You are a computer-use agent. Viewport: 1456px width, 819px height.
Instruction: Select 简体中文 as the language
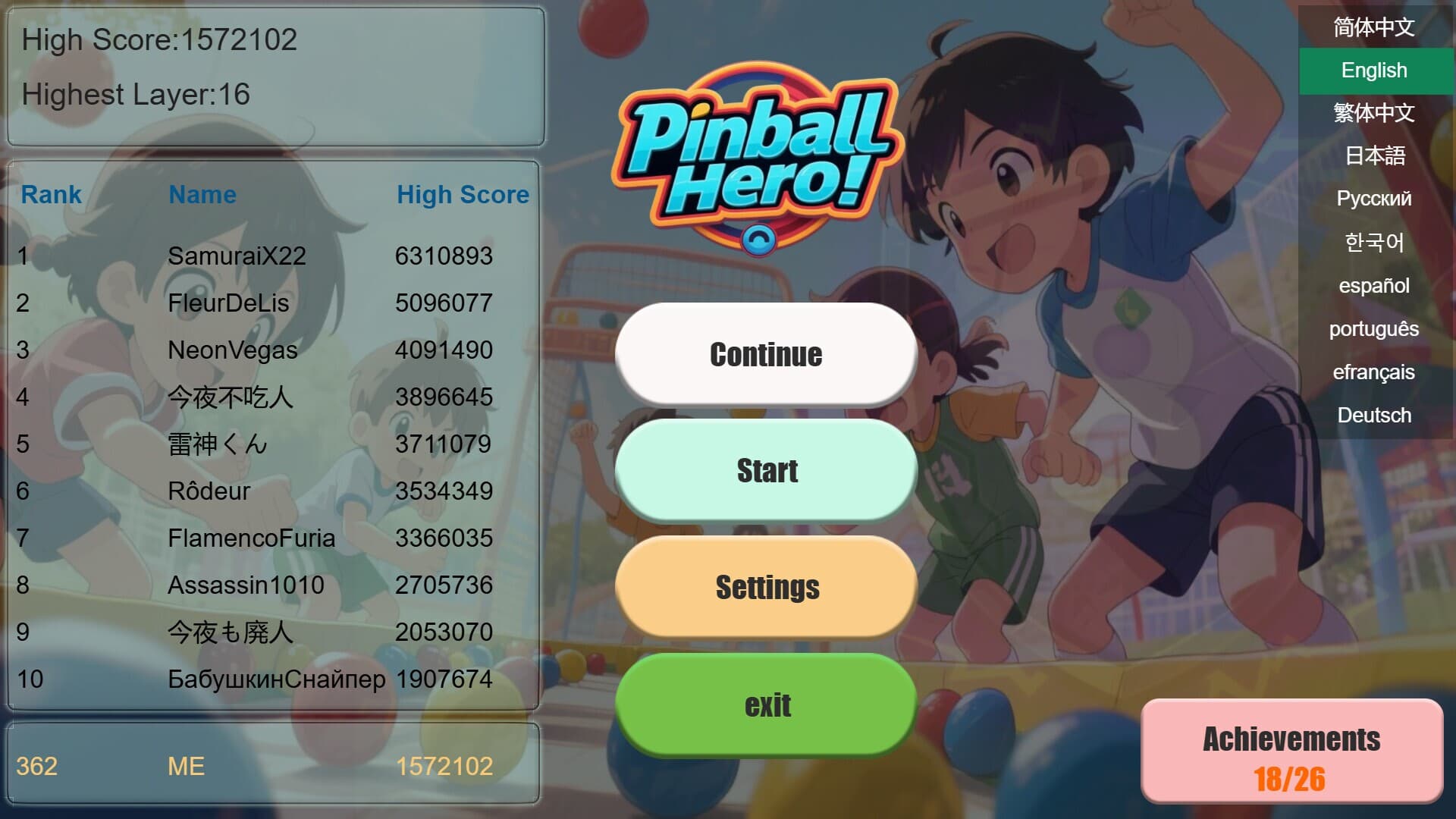click(x=1373, y=27)
